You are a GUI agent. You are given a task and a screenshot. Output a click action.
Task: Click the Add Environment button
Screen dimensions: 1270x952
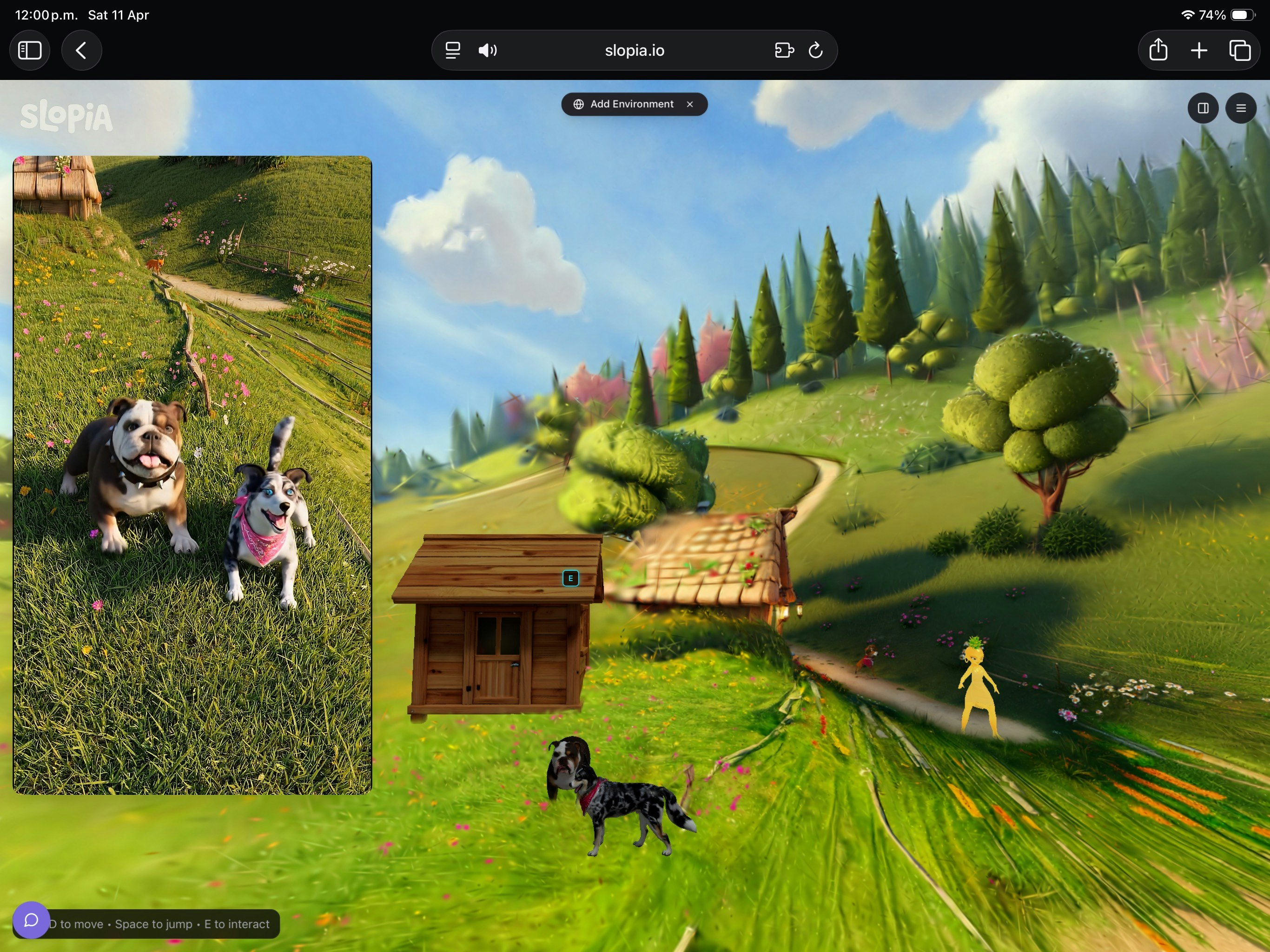pyautogui.click(x=625, y=104)
